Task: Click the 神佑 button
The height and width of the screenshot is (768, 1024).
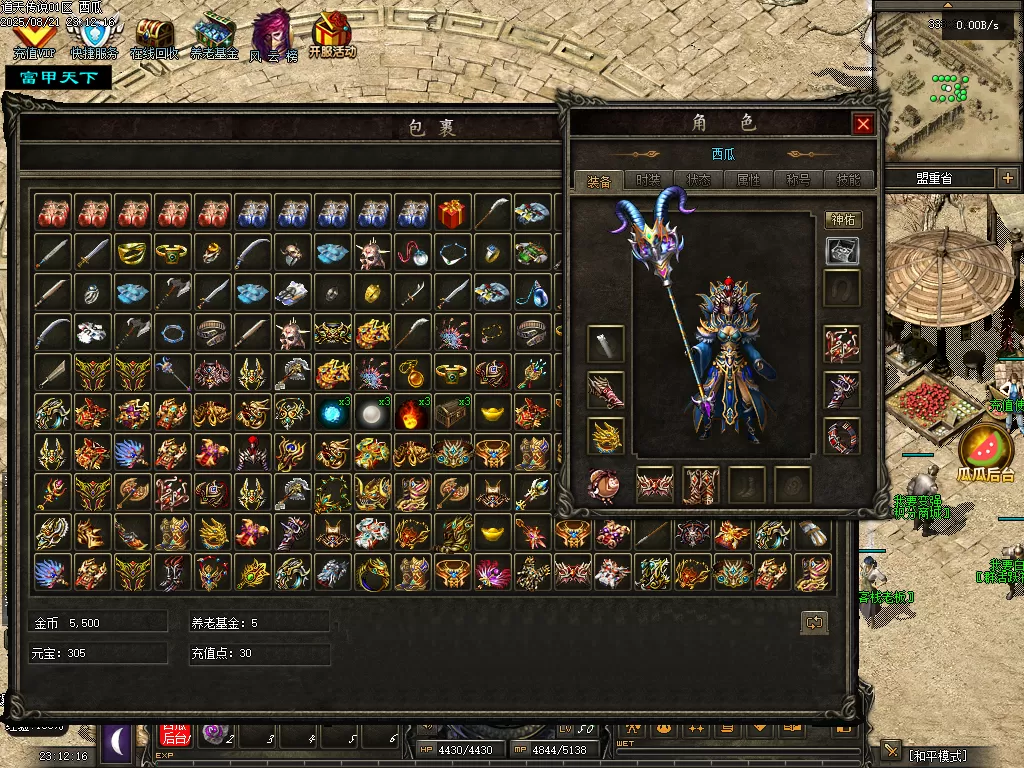Action: (x=843, y=219)
